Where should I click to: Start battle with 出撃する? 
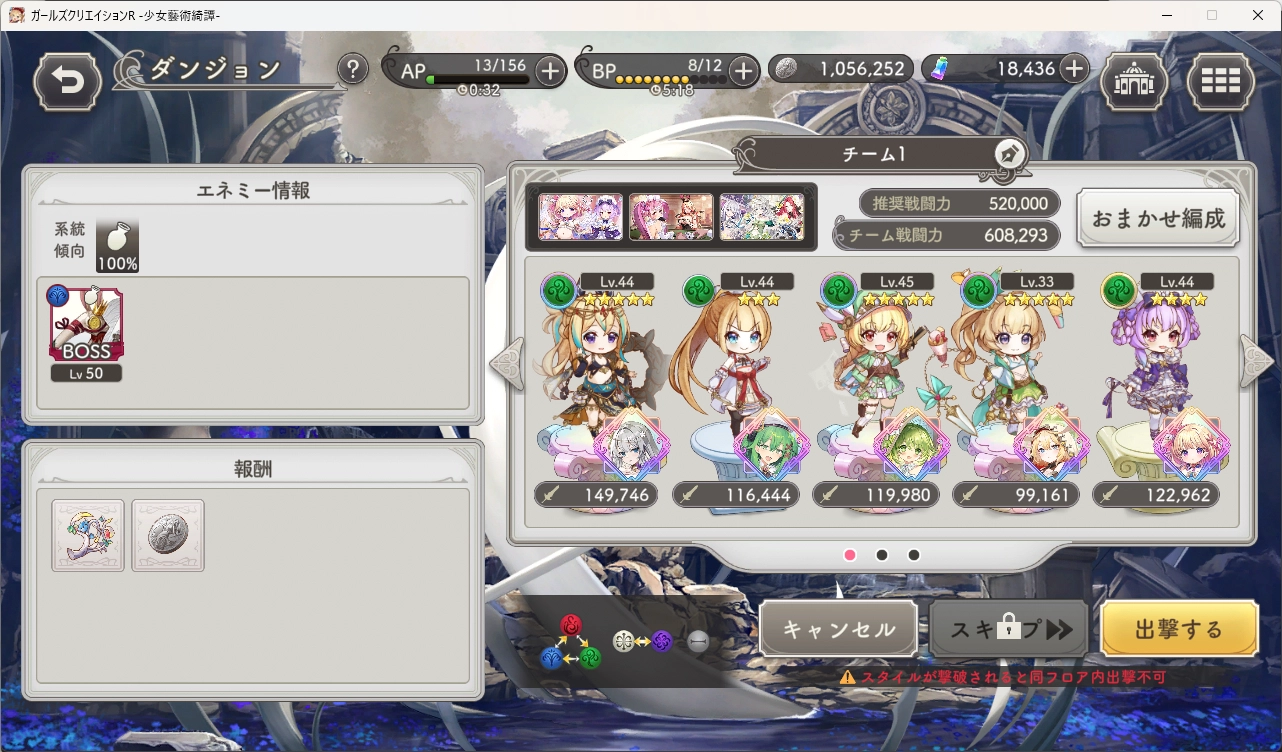pos(1179,629)
